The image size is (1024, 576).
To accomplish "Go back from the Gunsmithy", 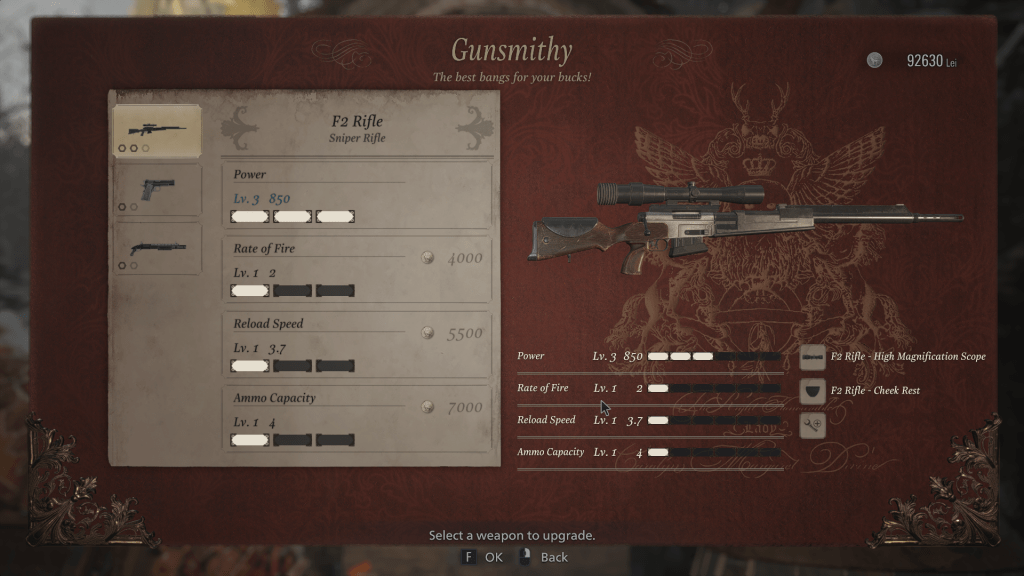I will coord(544,557).
